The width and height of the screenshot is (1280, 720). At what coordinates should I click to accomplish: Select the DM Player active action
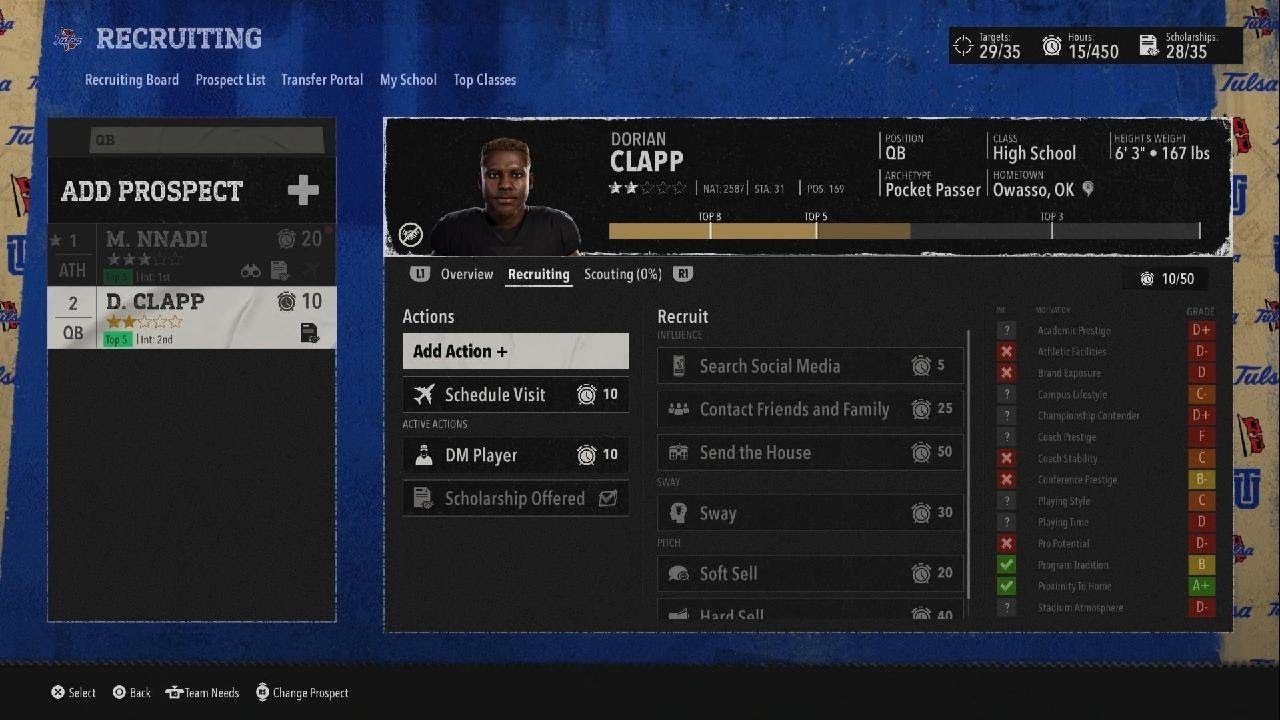point(515,455)
